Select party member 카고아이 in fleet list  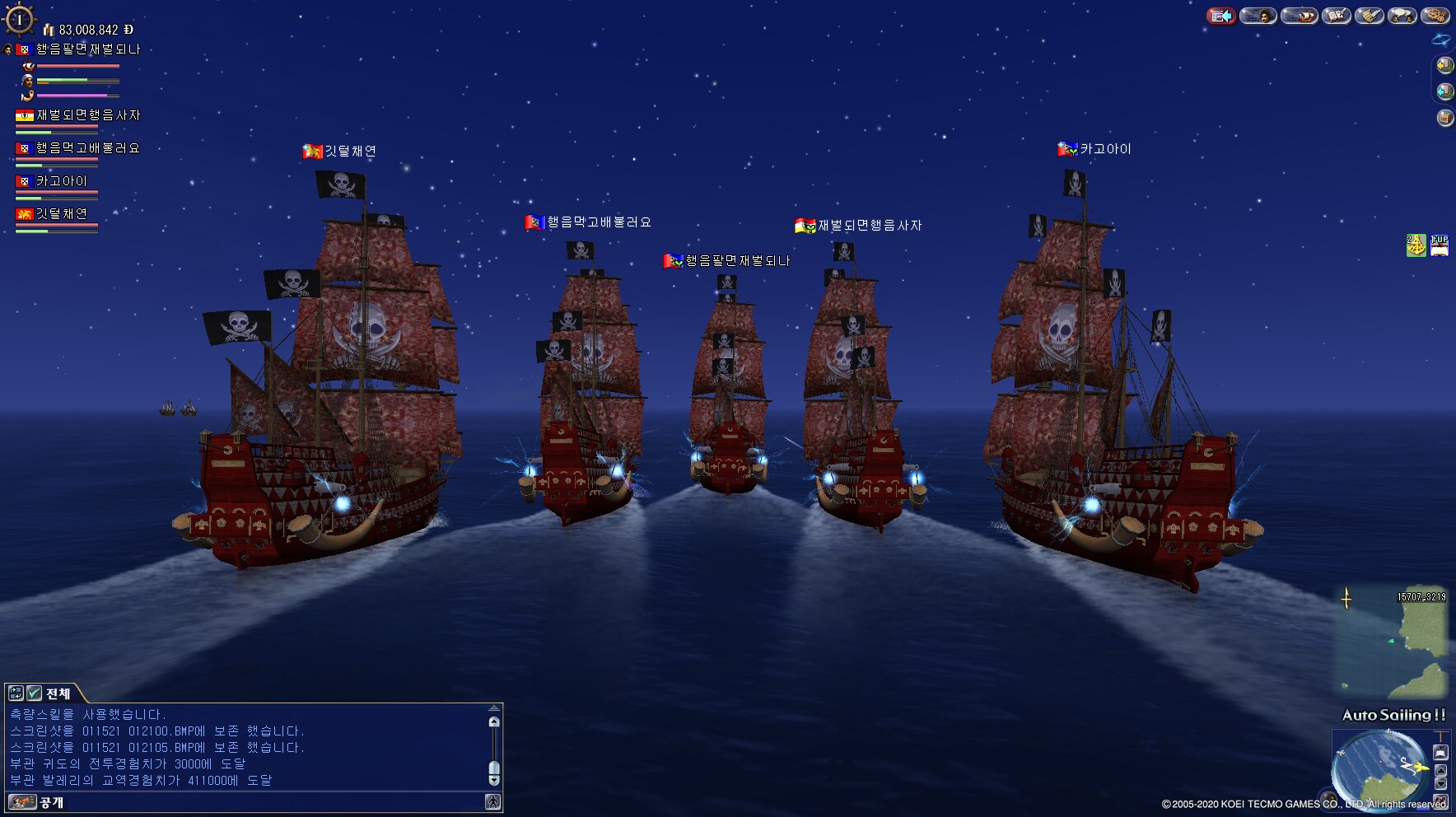tap(61, 181)
